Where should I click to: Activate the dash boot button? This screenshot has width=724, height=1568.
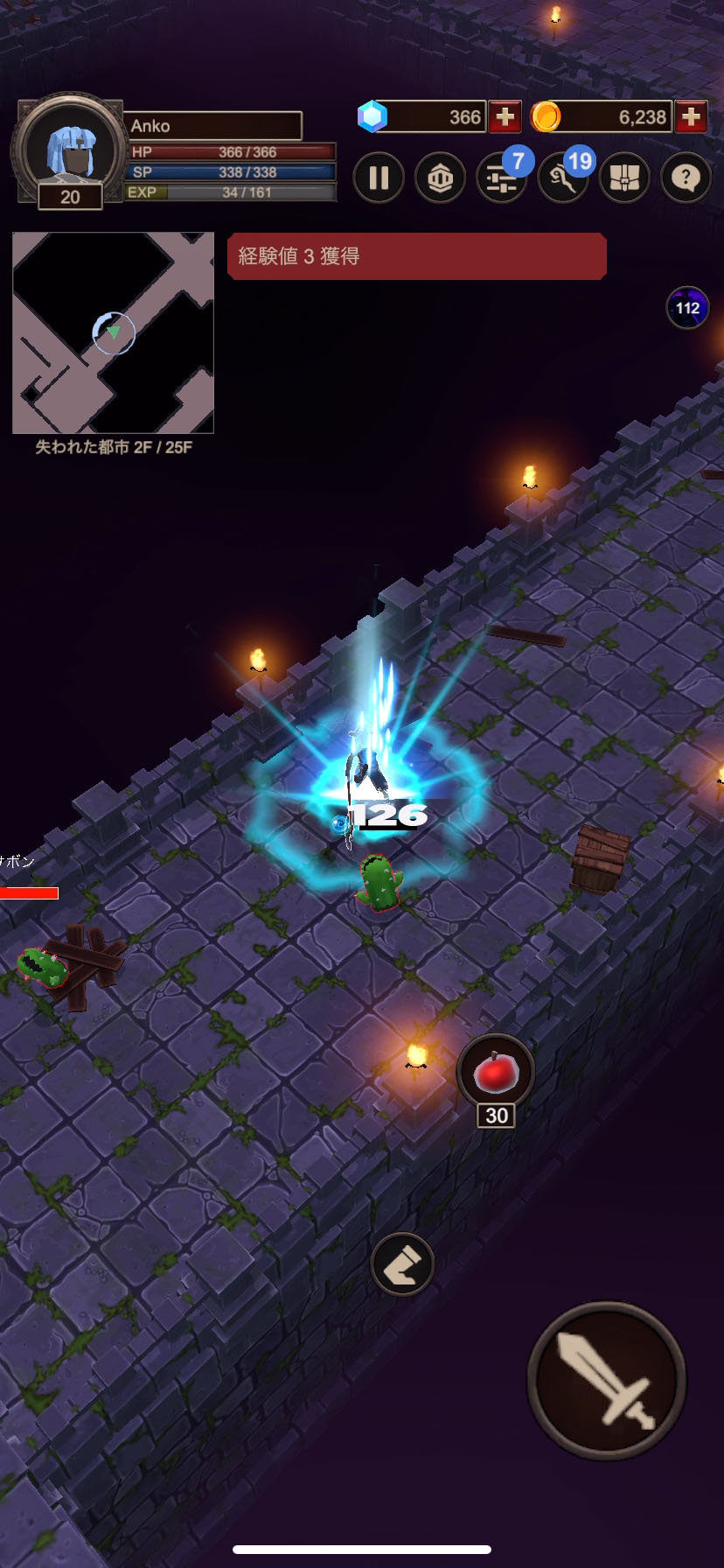point(402,1264)
